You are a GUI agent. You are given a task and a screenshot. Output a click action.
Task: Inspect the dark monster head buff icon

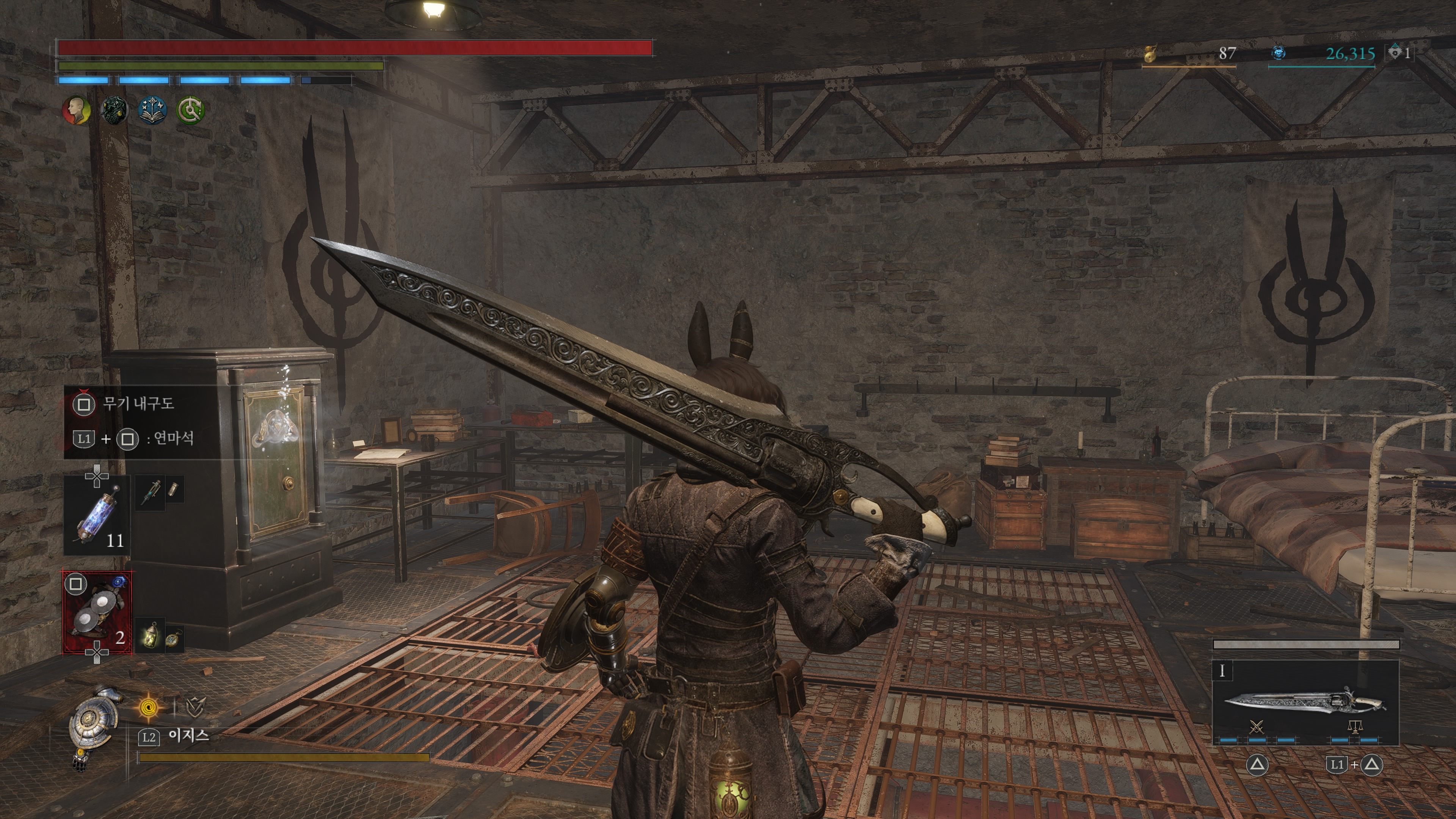[114, 110]
